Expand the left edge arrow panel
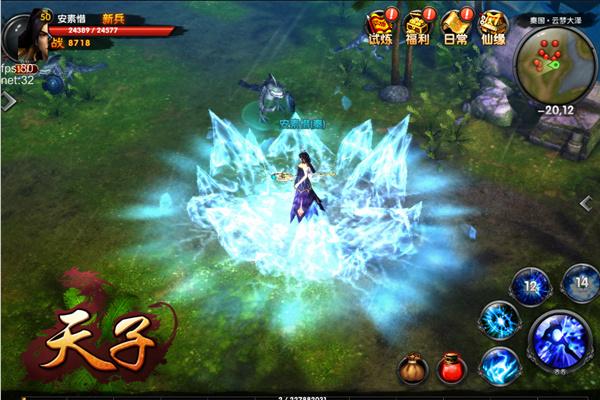The width and height of the screenshot is (600, 400). coord(7,101)
